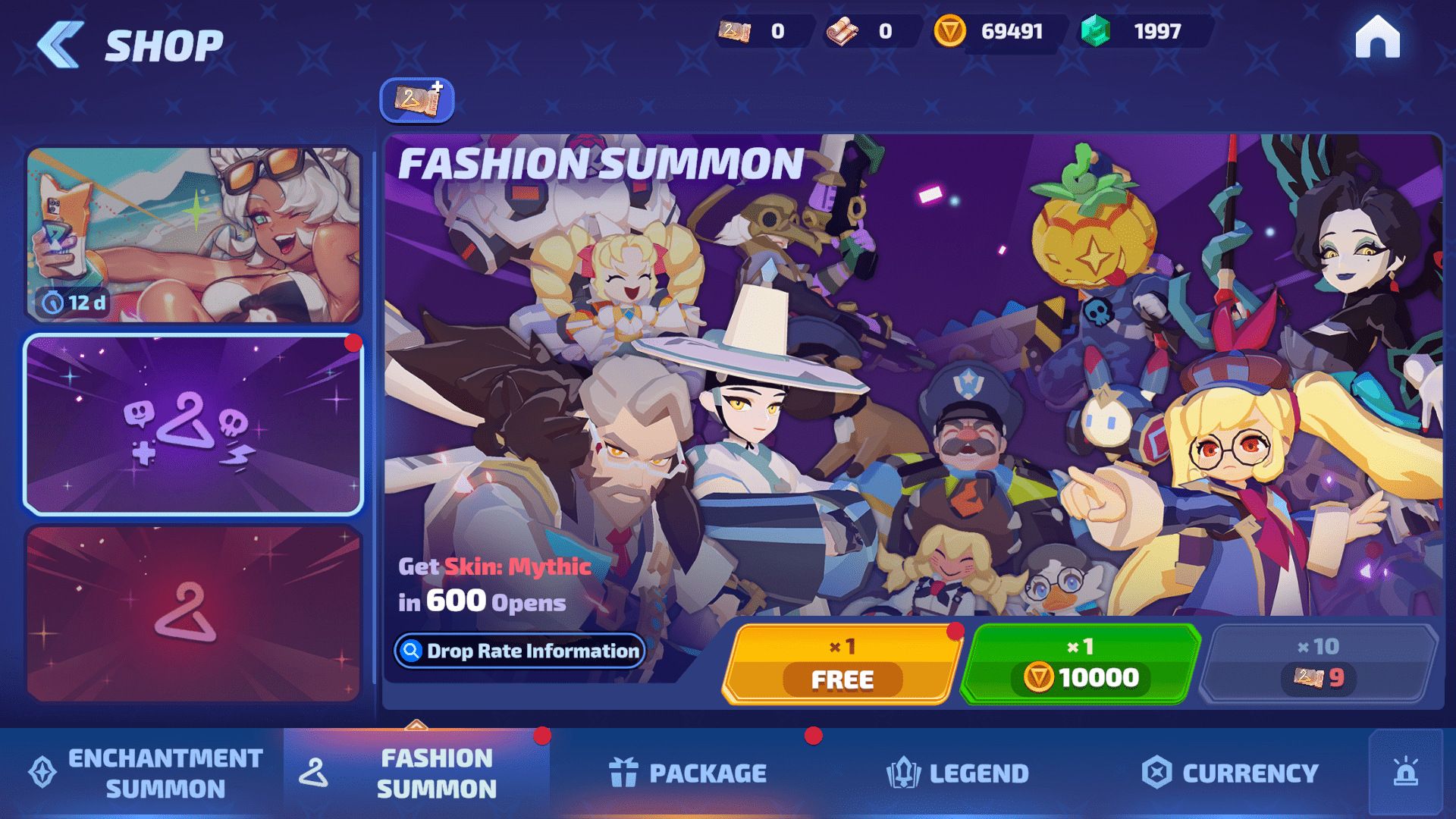Go to the Legend tab
This screenshot has width=1456, height=819.
958,773
